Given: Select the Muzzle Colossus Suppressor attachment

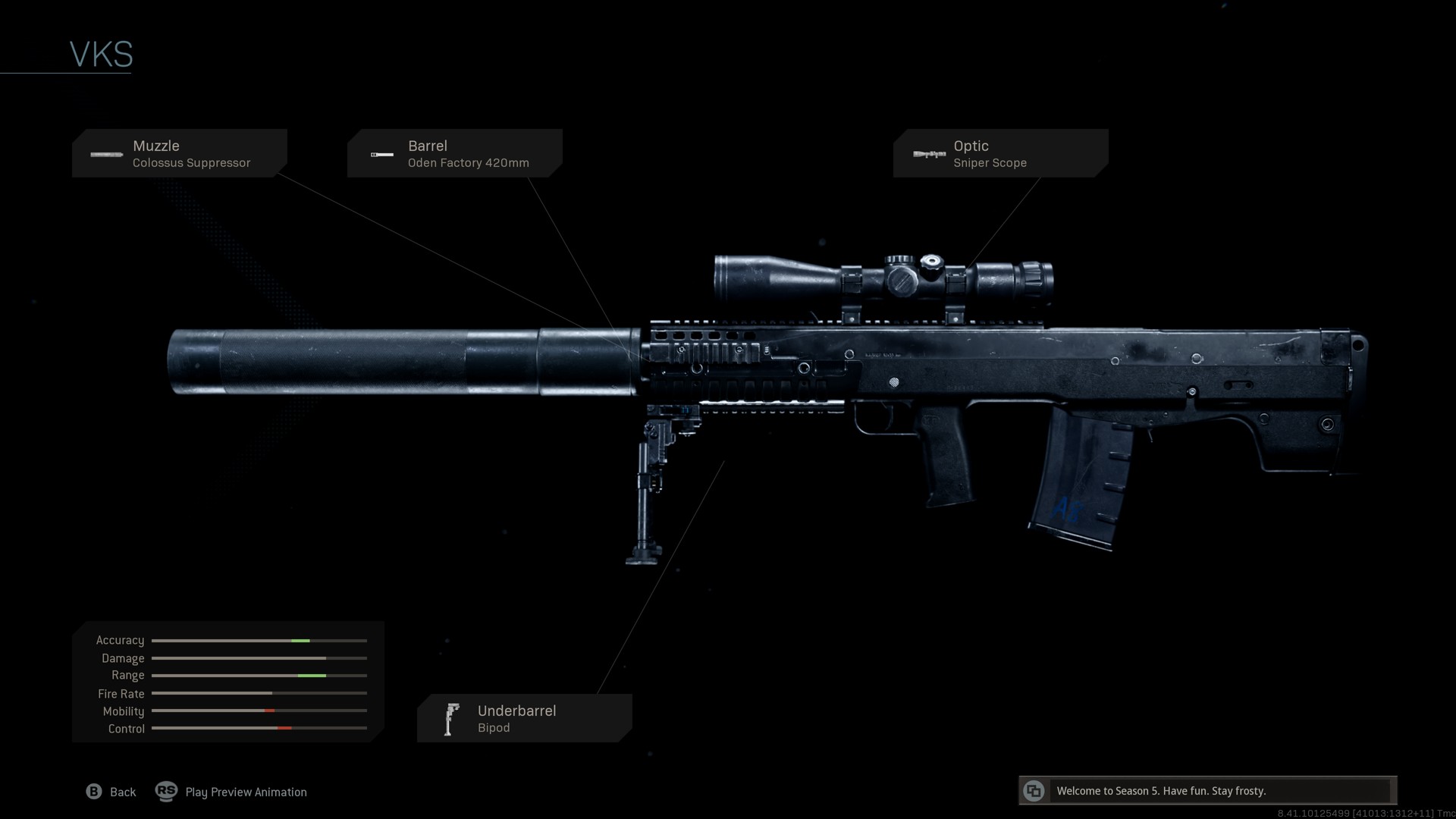Looking at the screenshot, I should pos(180,153).
